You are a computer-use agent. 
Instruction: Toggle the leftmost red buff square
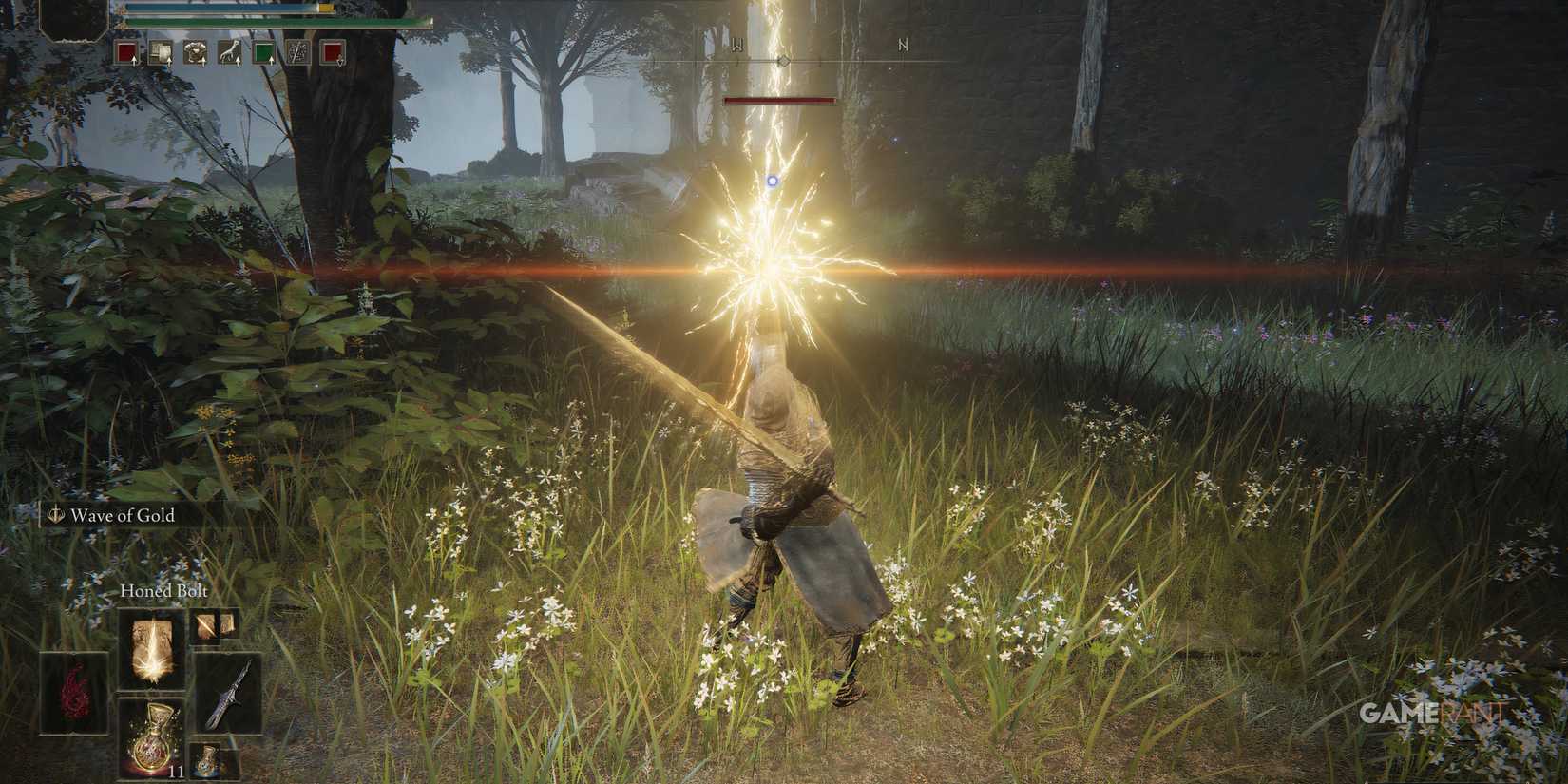(x=127, y=52)
